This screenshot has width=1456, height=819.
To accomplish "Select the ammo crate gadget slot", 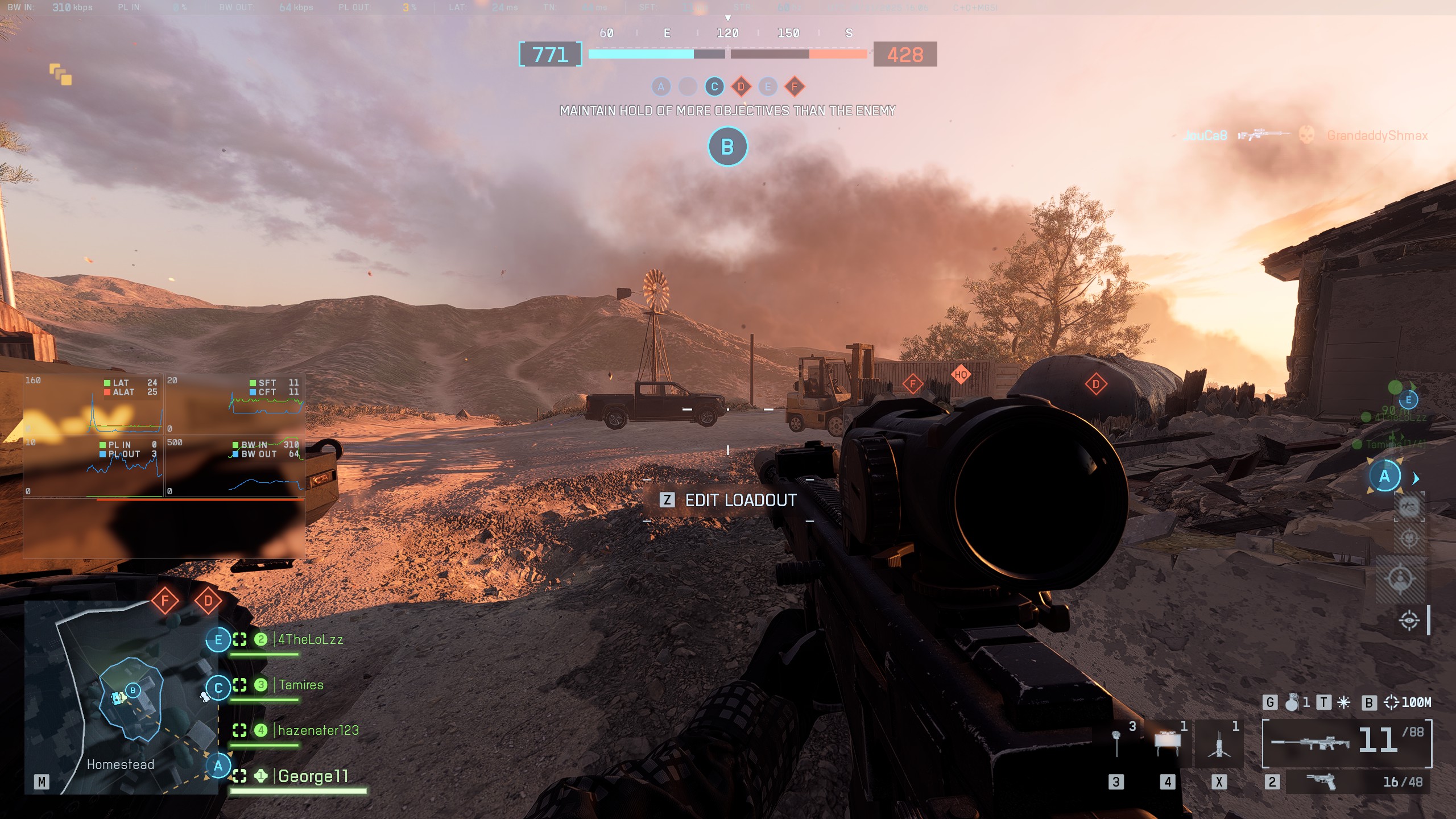I will pos(1168,741).
